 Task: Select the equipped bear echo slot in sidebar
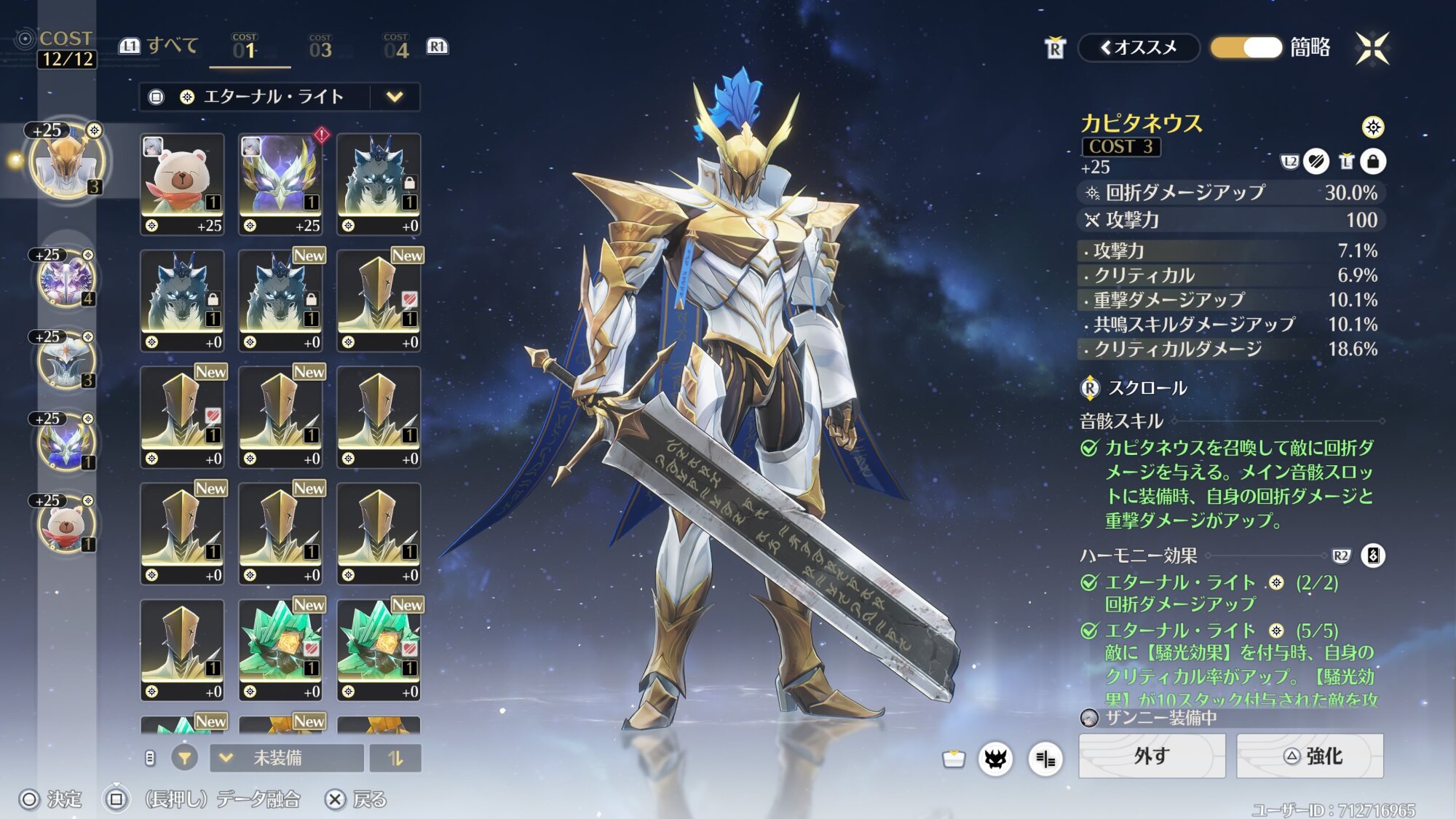[66, 523]
